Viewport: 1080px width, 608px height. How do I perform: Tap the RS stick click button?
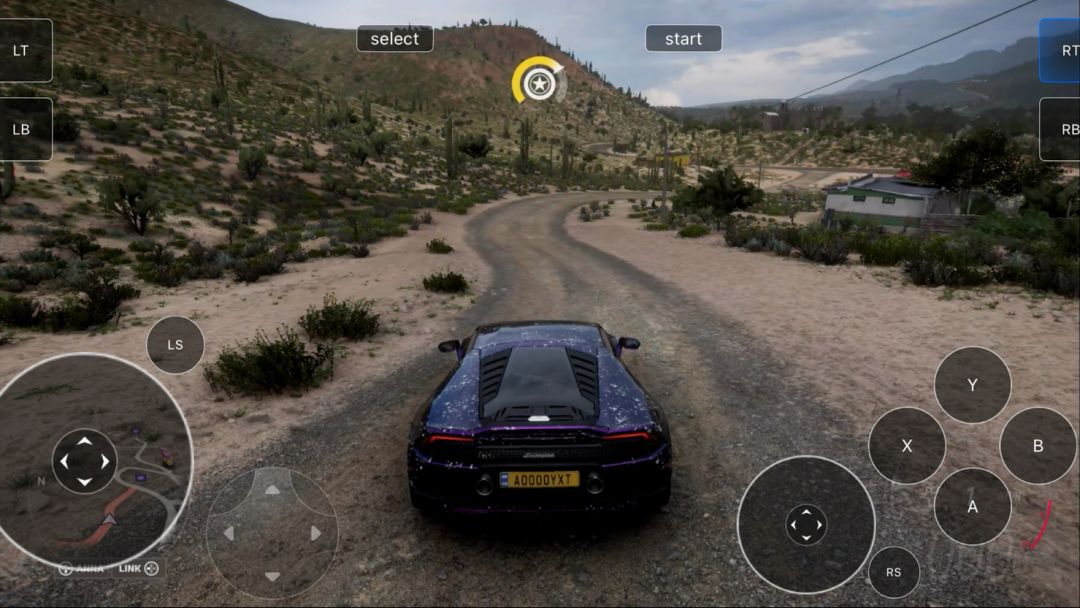[x=893, y=573]
